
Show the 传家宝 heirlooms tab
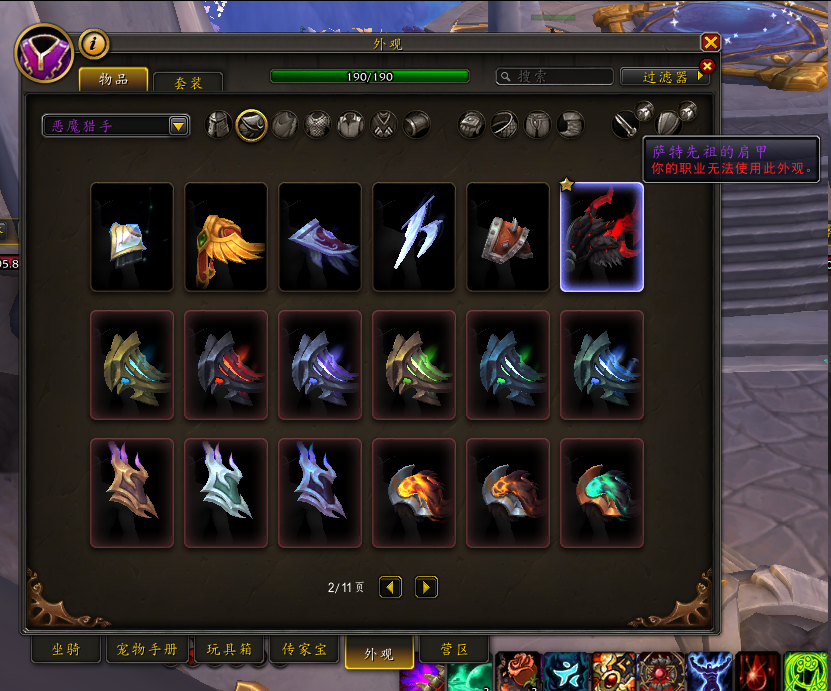(x=304, y=650)
